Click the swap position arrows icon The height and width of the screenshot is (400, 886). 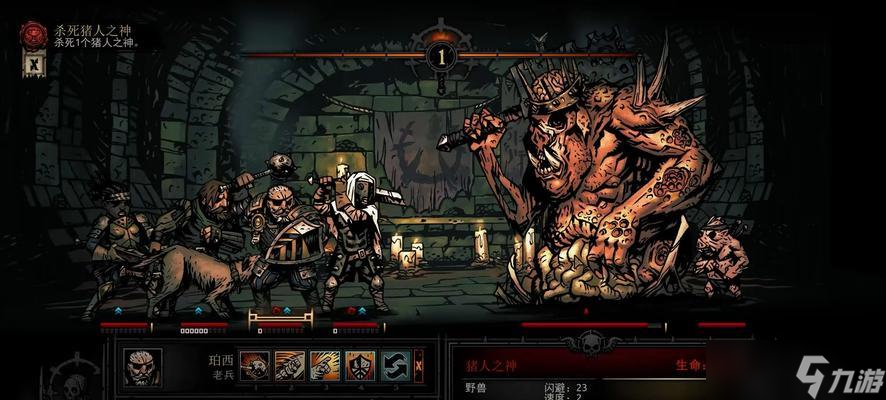tap(396, 366)
